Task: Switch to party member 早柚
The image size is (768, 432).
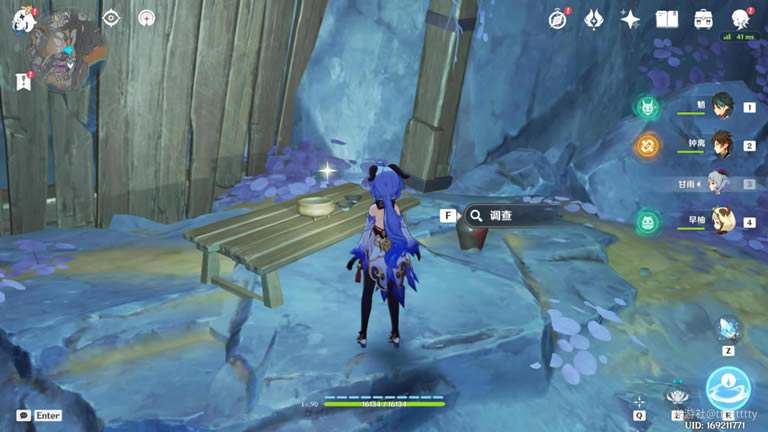Action: [720, 221]
